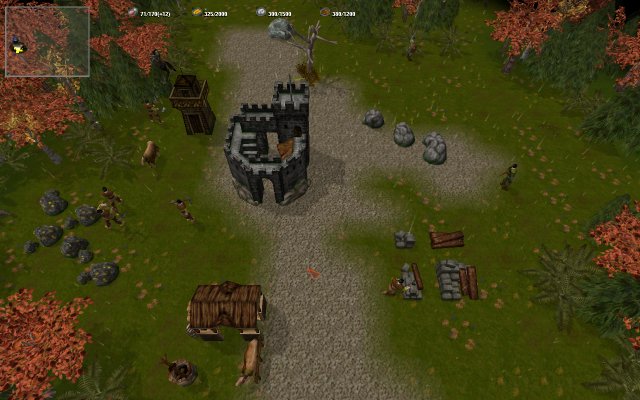Click the minimap in the corner
The image size is (640, 400).
[x=47, y=42]
